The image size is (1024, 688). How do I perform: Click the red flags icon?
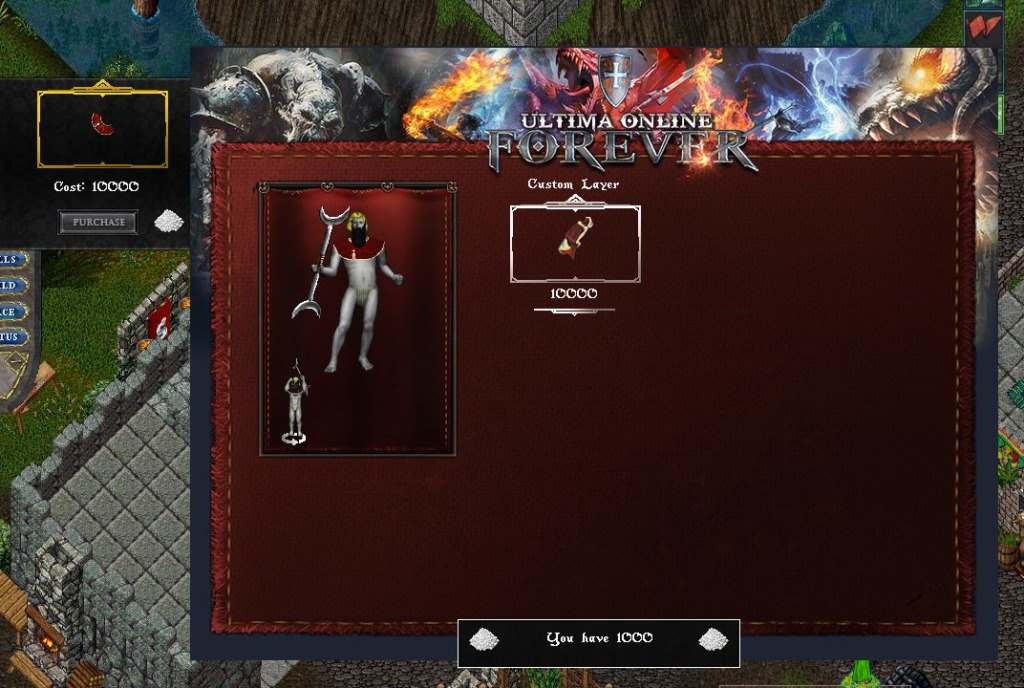pos(984,26)
